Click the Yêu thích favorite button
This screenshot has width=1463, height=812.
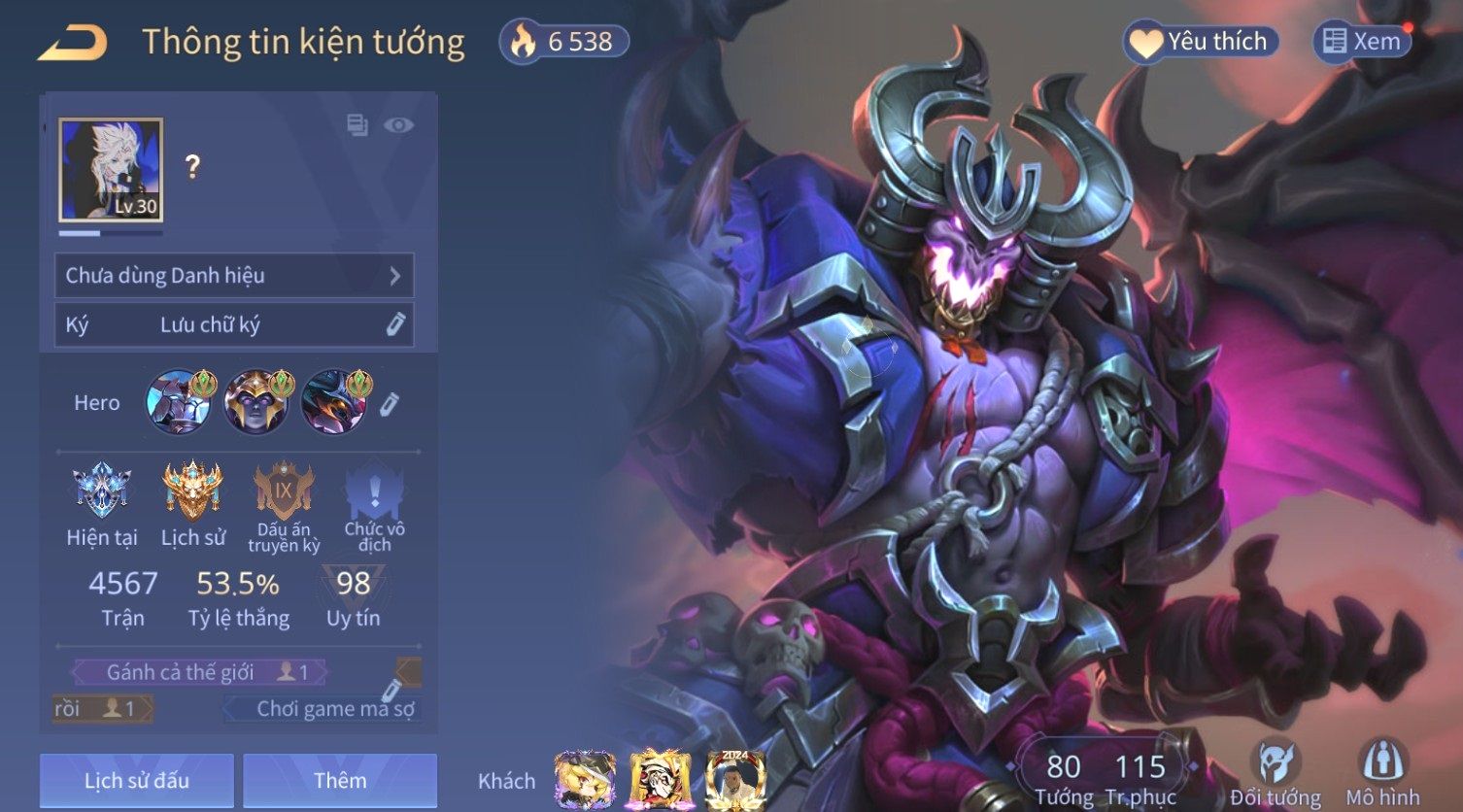[x=1201, y=42]
